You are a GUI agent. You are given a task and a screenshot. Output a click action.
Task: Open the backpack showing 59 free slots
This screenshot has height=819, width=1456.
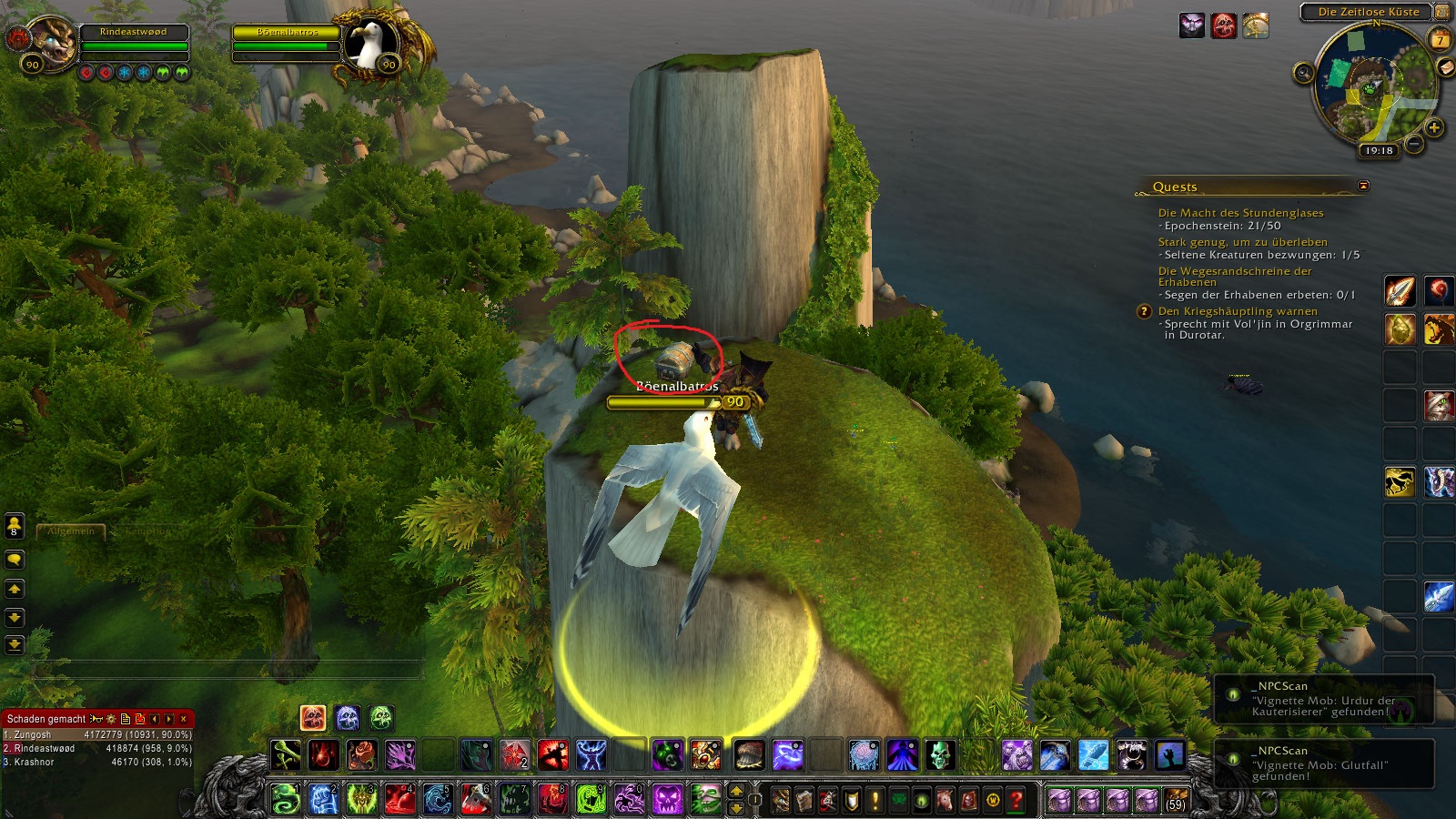click(x=1176, y=801)
